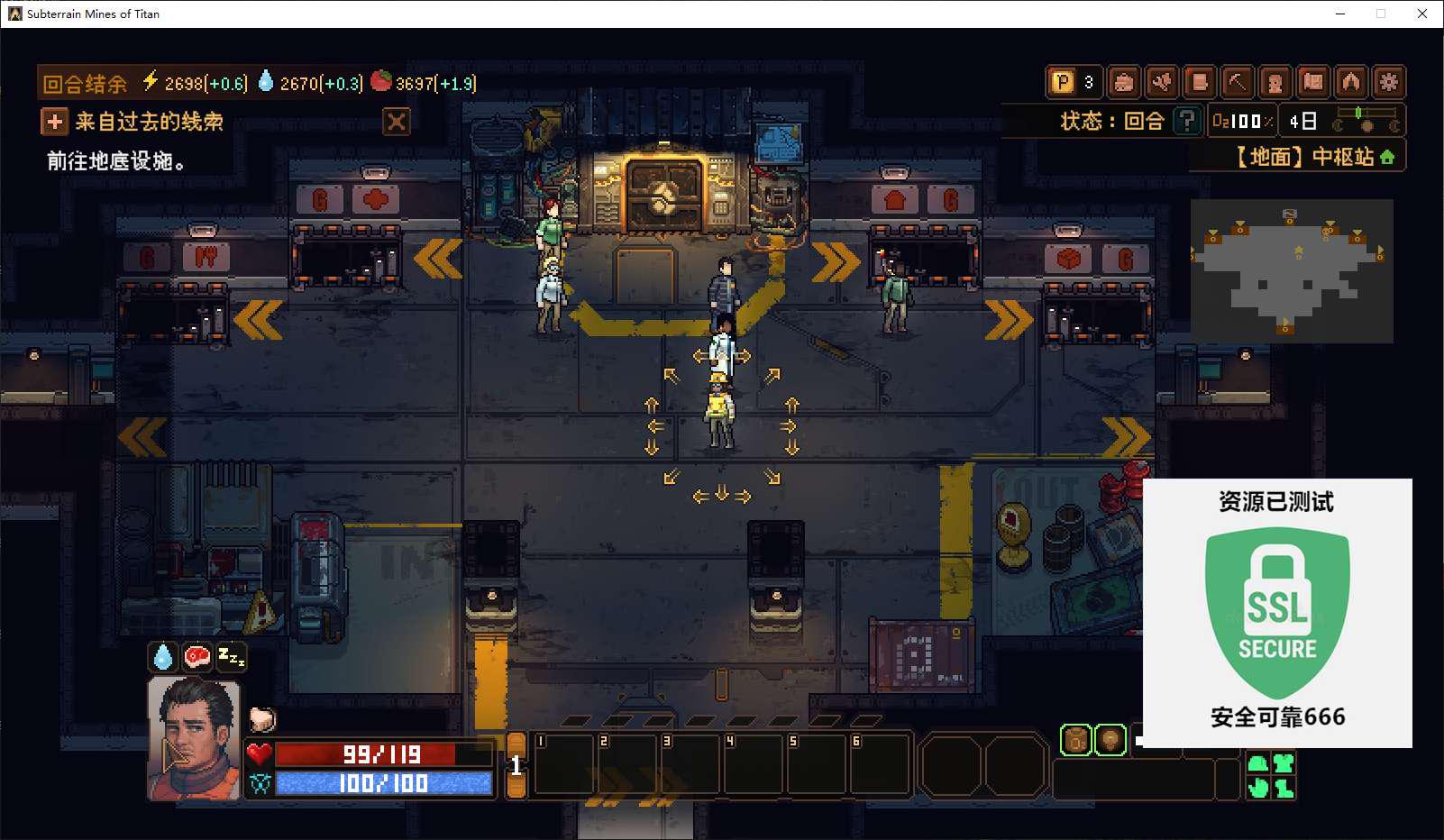The image size is (1444, 840).
Task: Close the game window
Action: 1422,14
